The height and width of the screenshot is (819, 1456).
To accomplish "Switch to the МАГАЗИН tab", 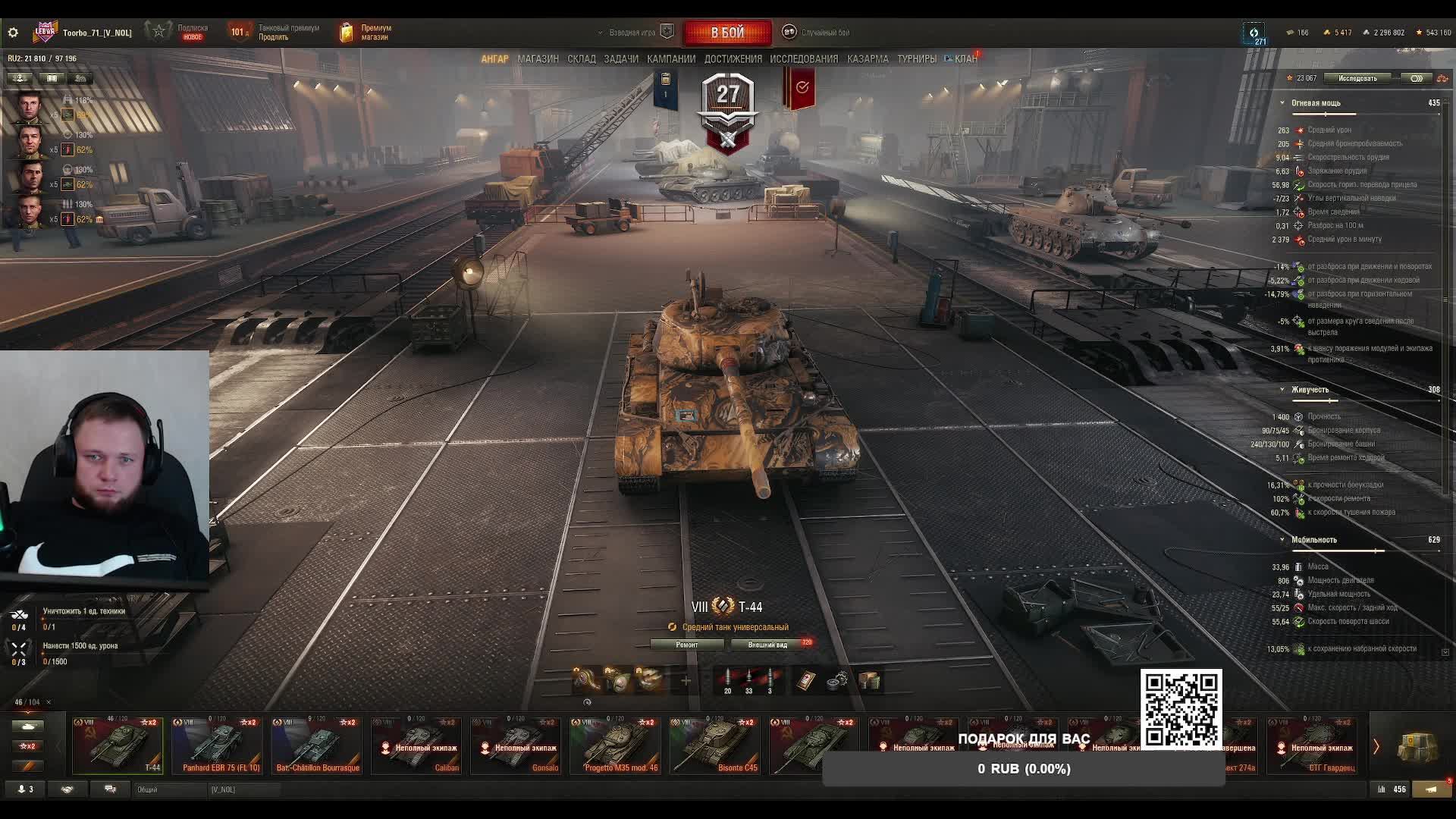I will click(x=538, y=58).
